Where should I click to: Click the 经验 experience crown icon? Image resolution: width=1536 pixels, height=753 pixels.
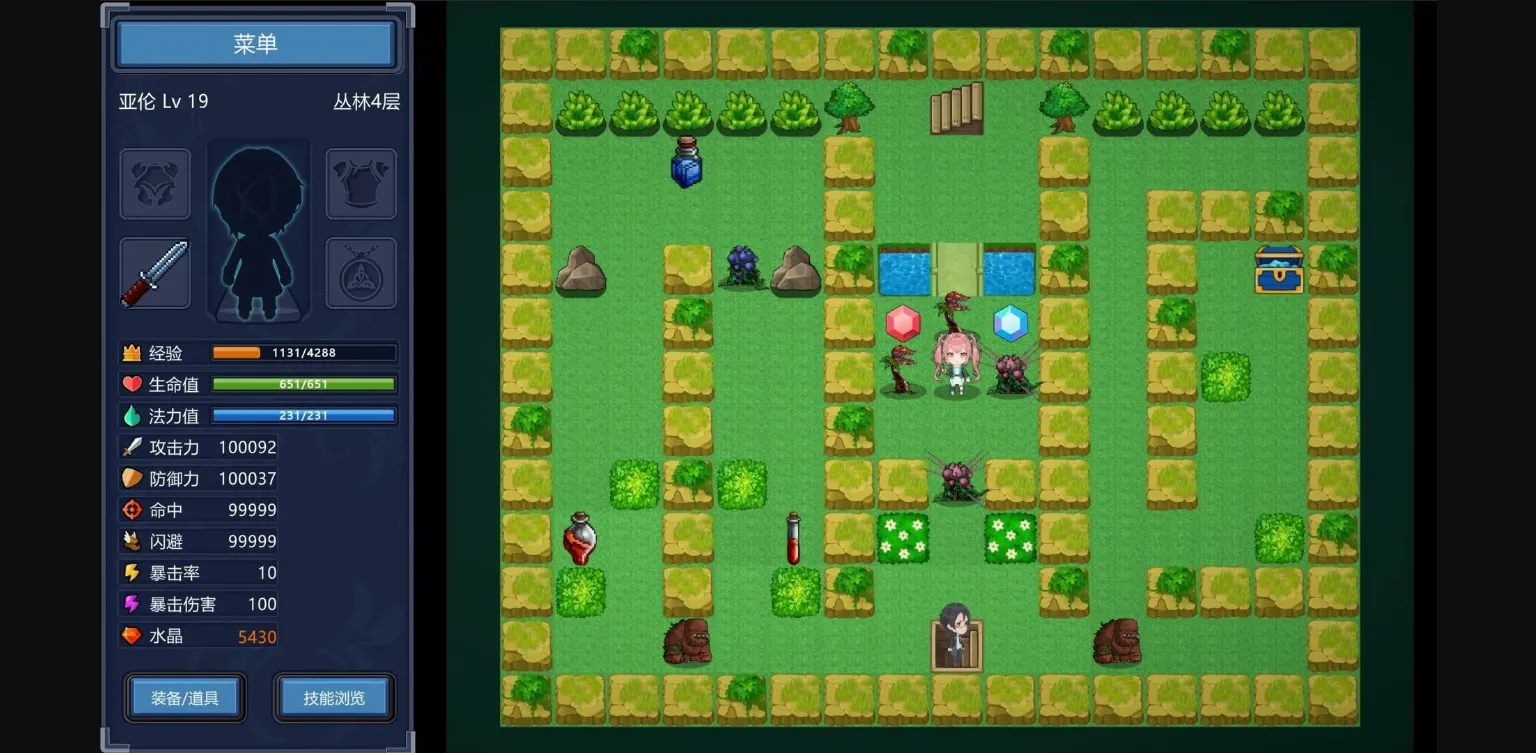tap(131, 352)
